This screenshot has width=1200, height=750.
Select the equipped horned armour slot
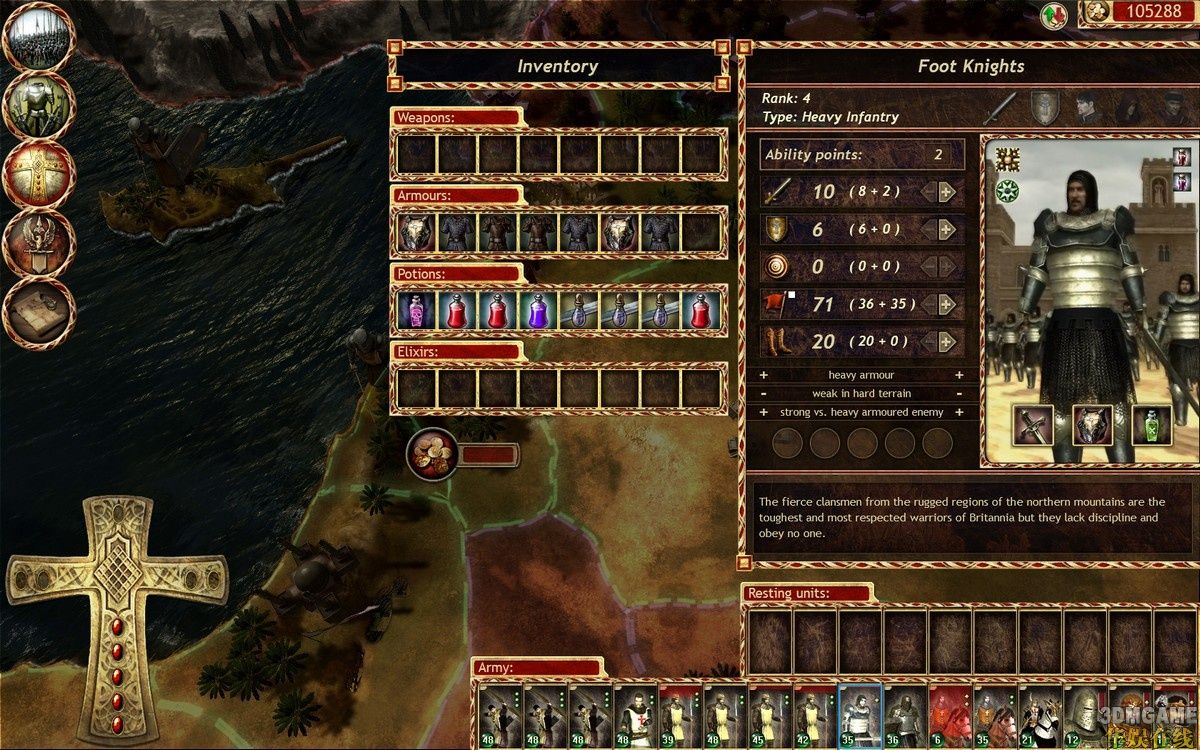click(1093, 426)
